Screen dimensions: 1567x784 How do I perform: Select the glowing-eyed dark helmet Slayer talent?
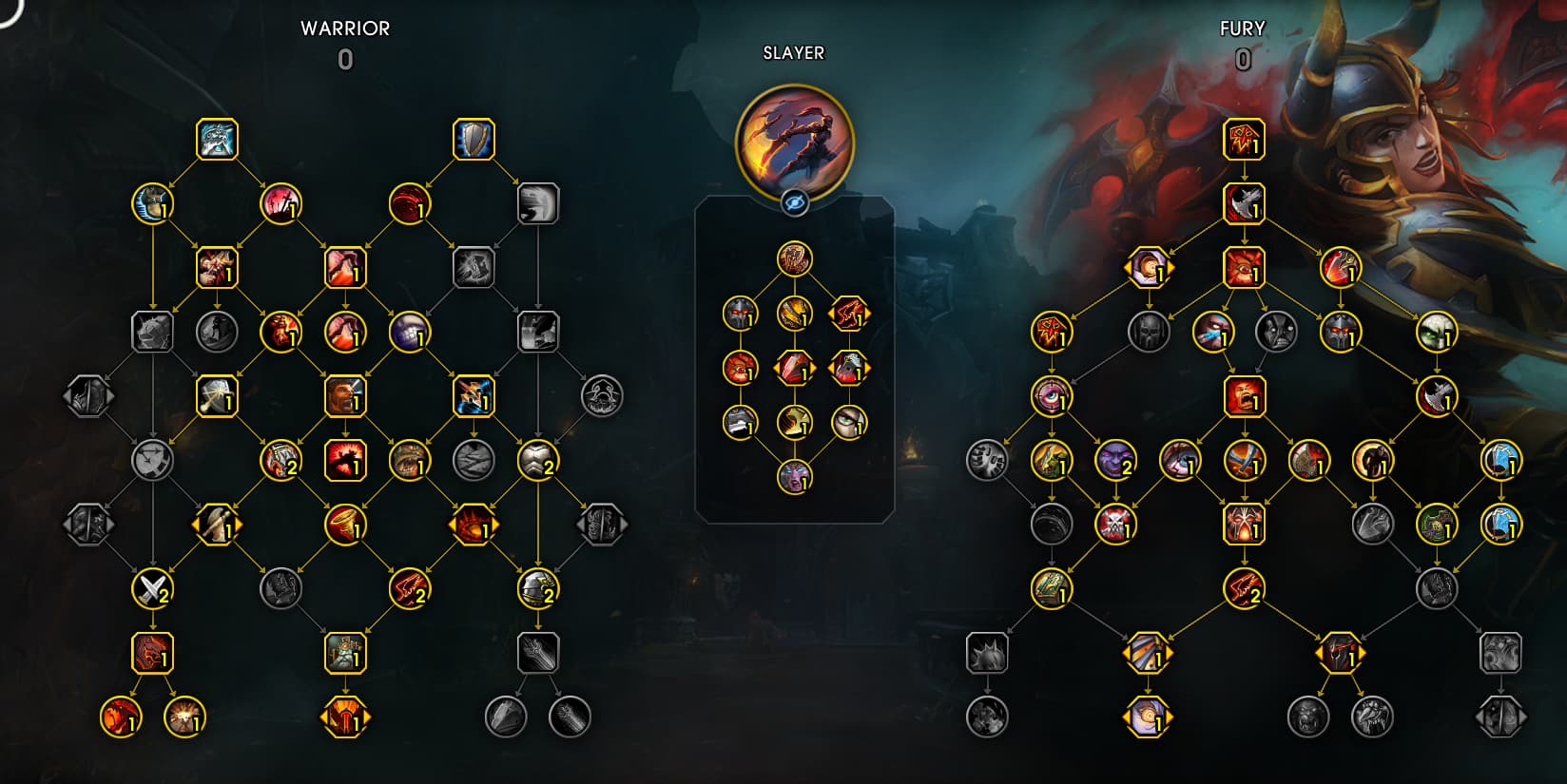(x=741, y=313)
